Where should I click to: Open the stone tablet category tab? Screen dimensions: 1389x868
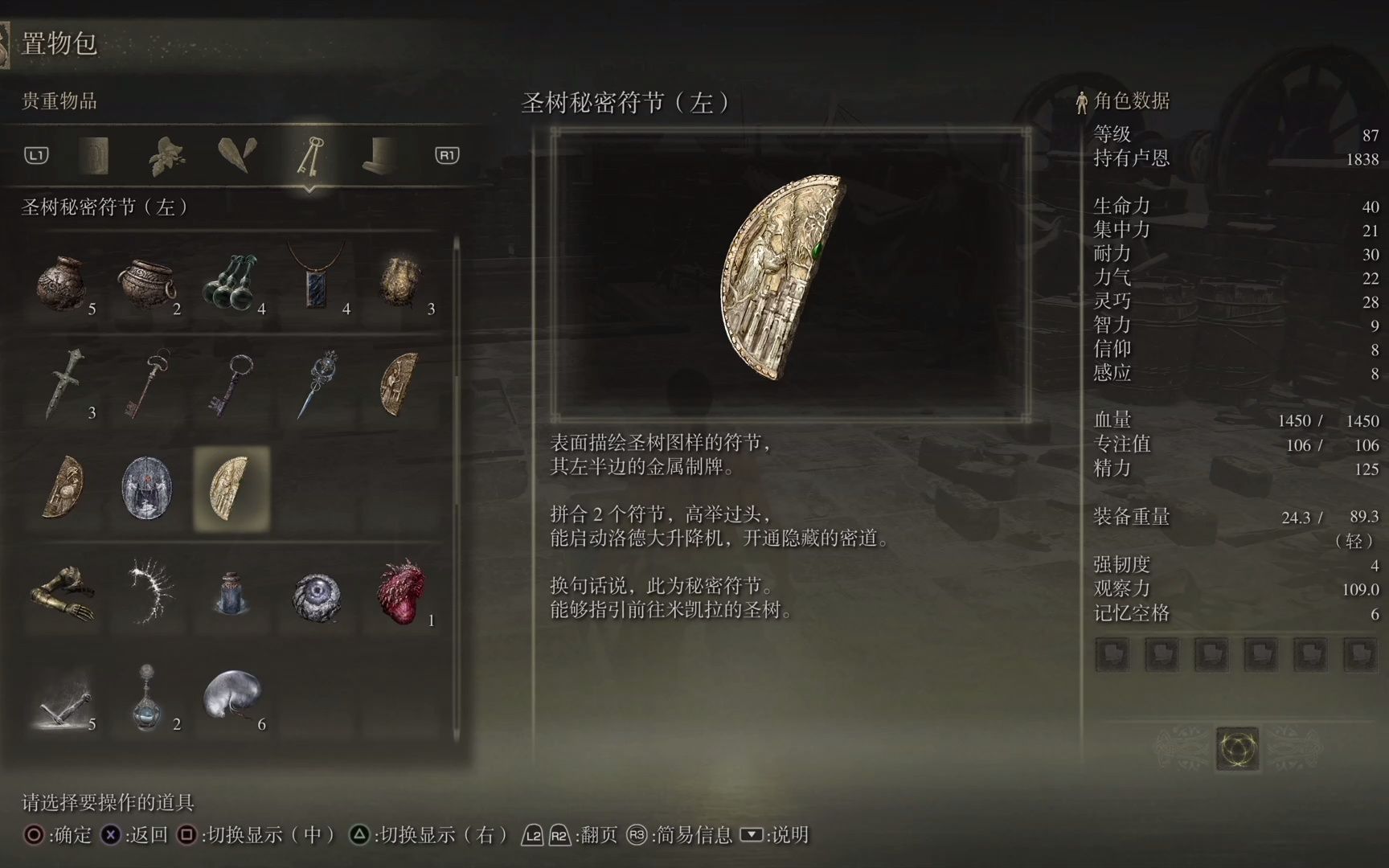point(94,156)
